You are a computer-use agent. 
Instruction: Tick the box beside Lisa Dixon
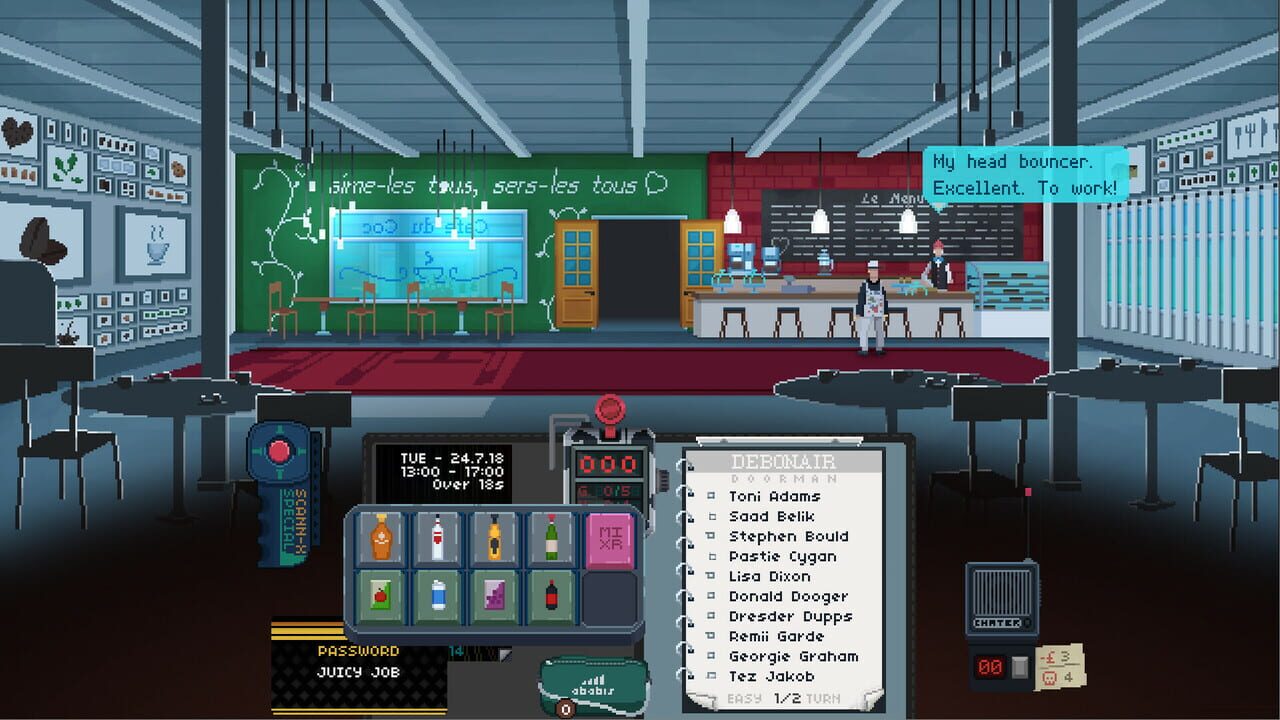coord(711,576)
